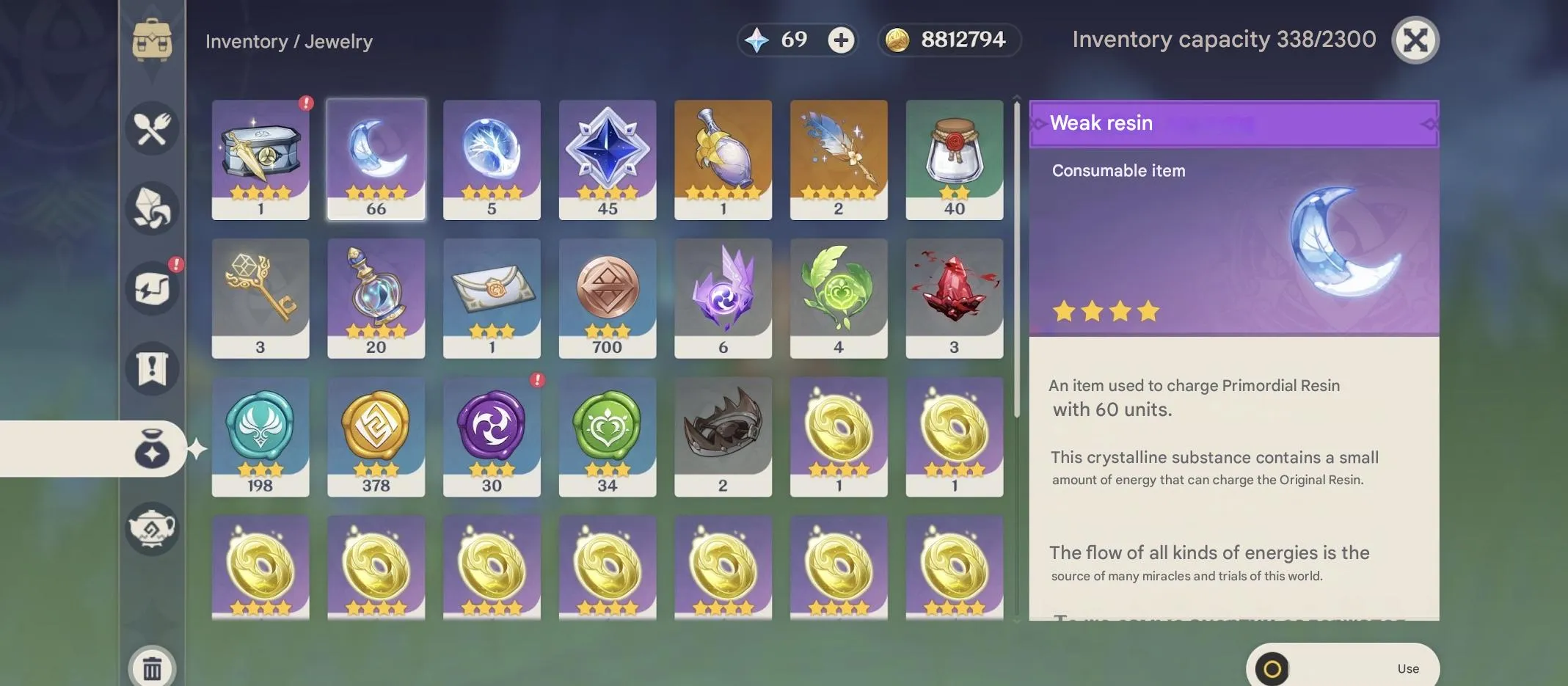This screenshot has height=686, width=1568.
Task: Select the treasure chest item with 1 count
Action: tap(260, 159)
